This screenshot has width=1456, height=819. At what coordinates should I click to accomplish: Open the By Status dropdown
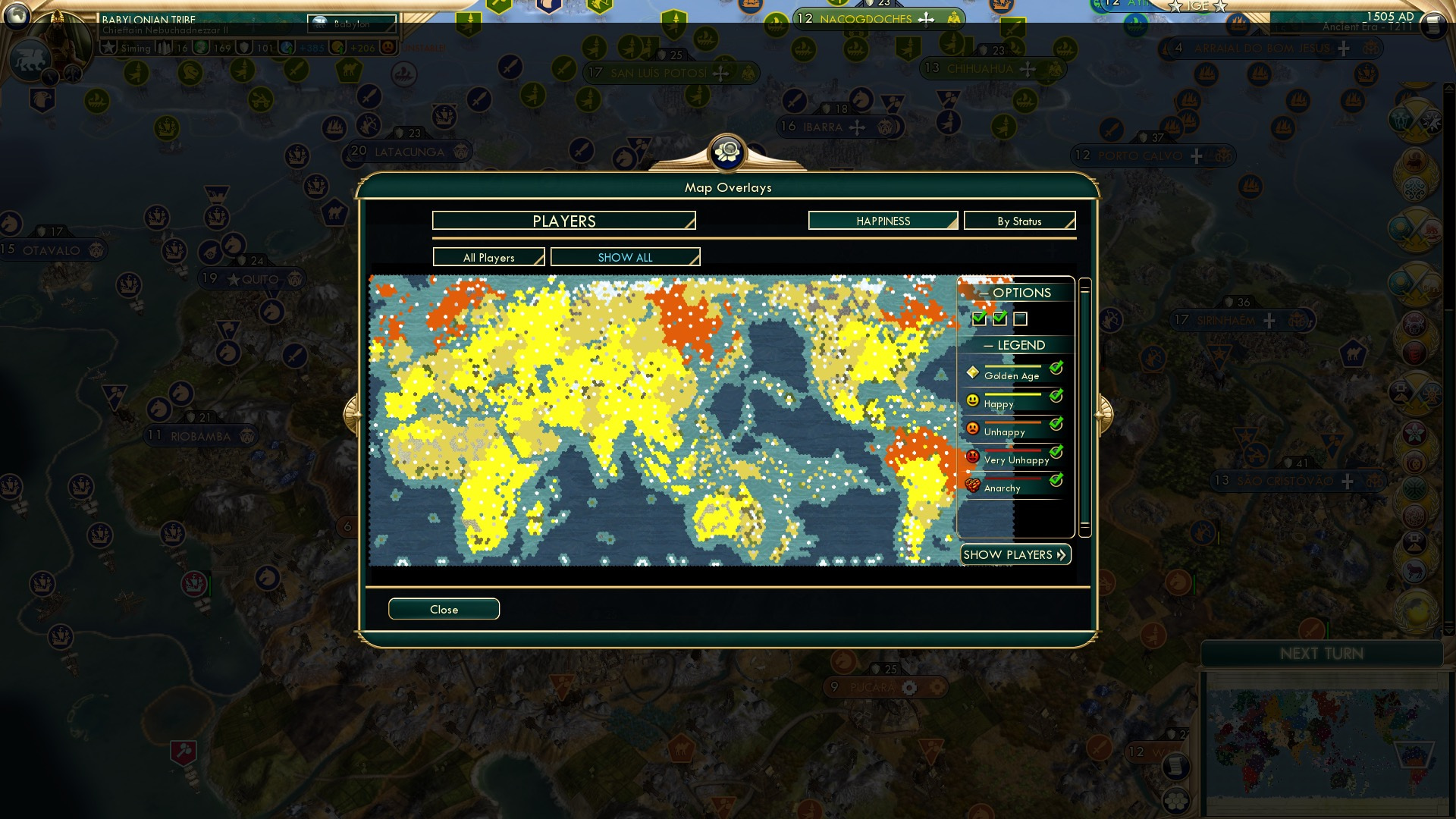1019,221
